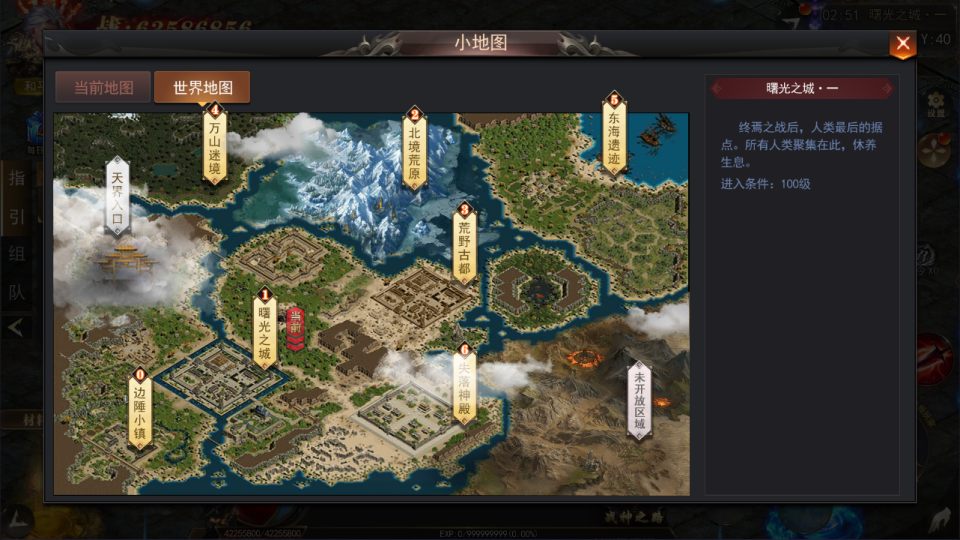Image resolution: width=960 pixels, height=540 pixels.
Task: Select the 世界地图 tab
Action: coord(202,87)
